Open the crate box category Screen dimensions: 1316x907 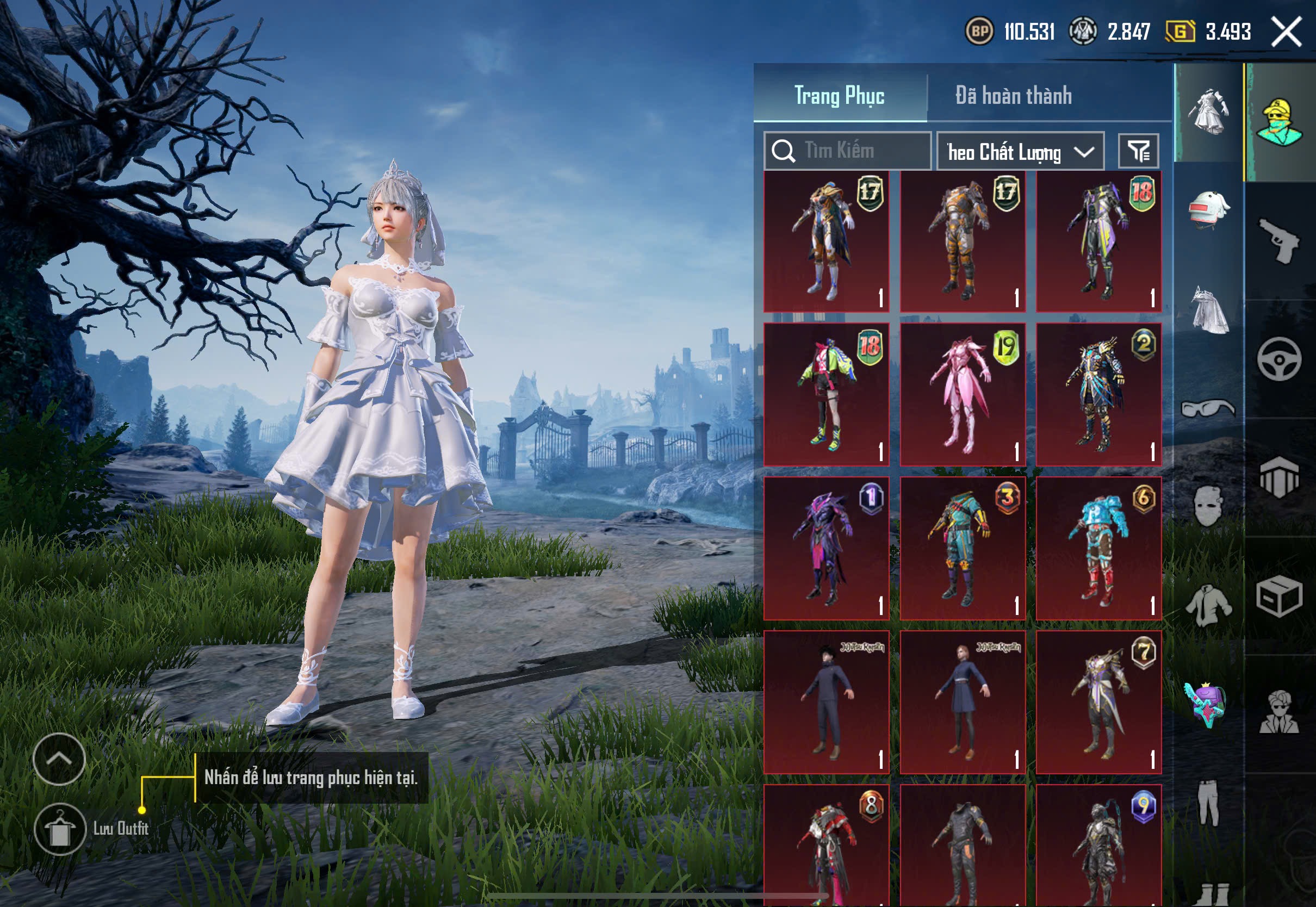pyautogui.click(x=1279, y=596)
